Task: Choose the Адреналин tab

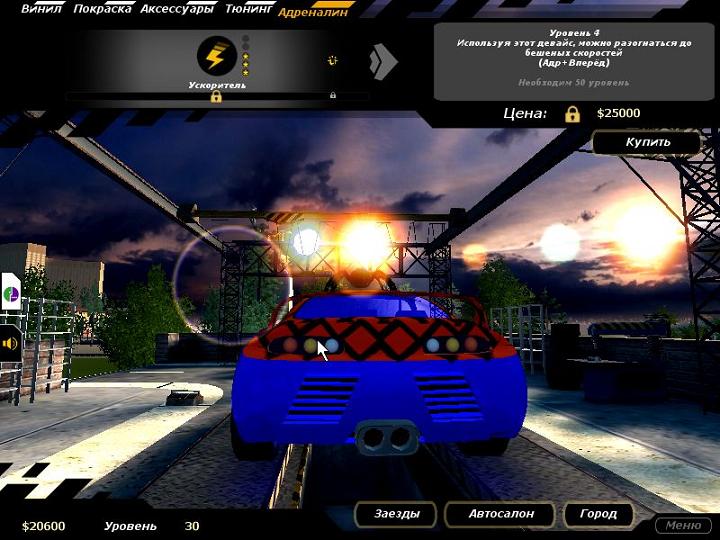Action: coord(311,12)
